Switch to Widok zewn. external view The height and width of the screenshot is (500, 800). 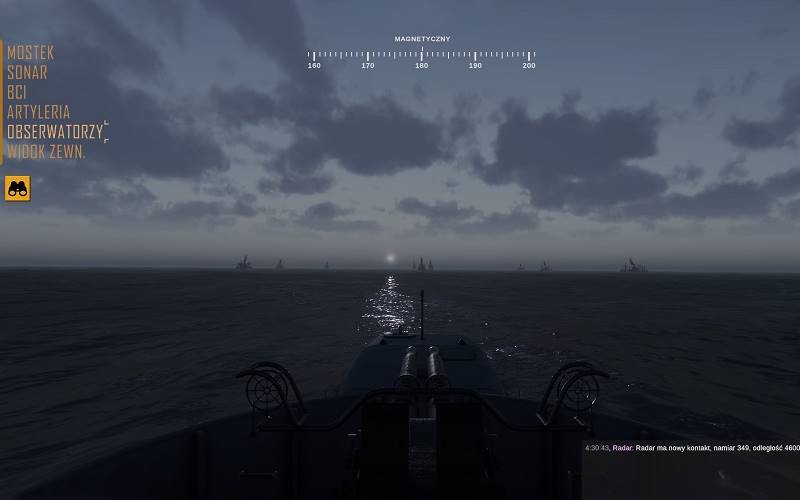(46, 152)
